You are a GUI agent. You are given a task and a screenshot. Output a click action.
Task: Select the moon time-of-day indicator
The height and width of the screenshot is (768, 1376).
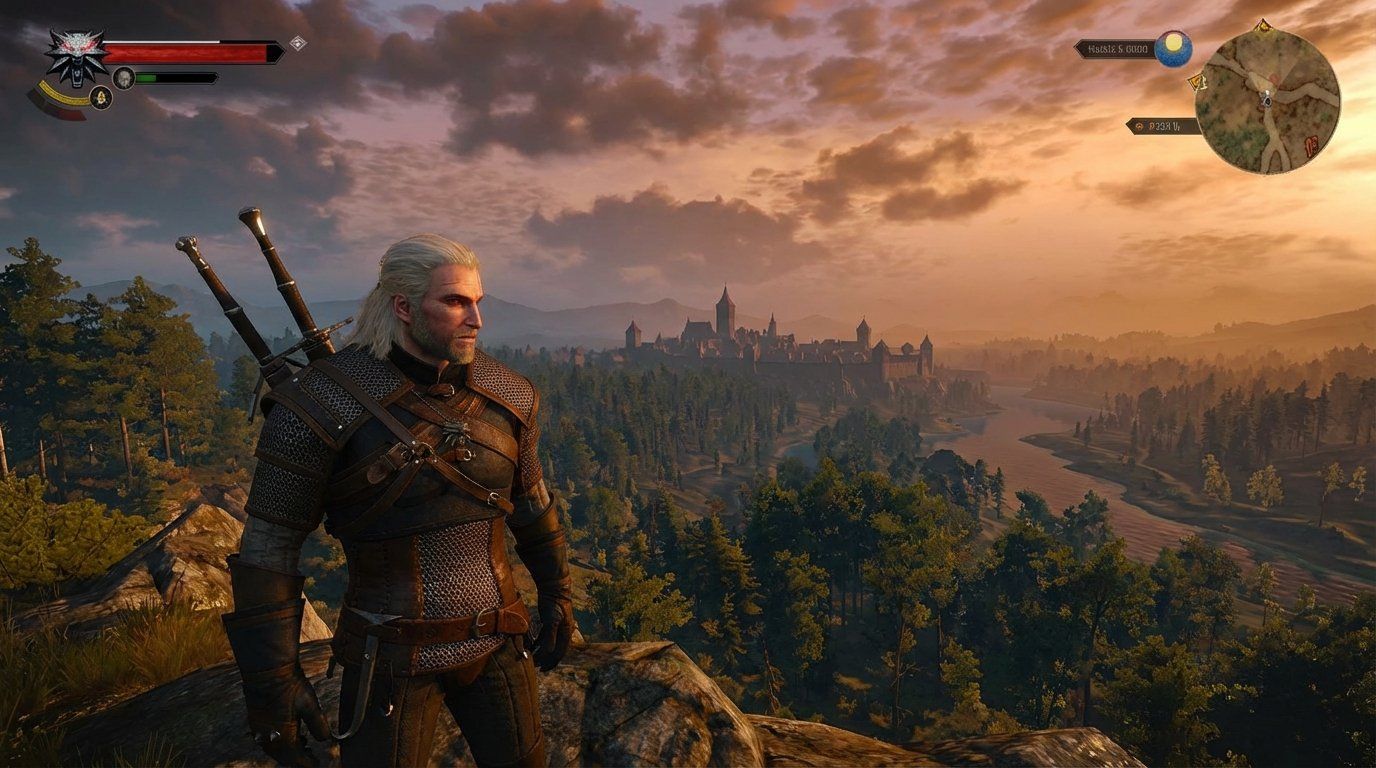coord(1174,48)
